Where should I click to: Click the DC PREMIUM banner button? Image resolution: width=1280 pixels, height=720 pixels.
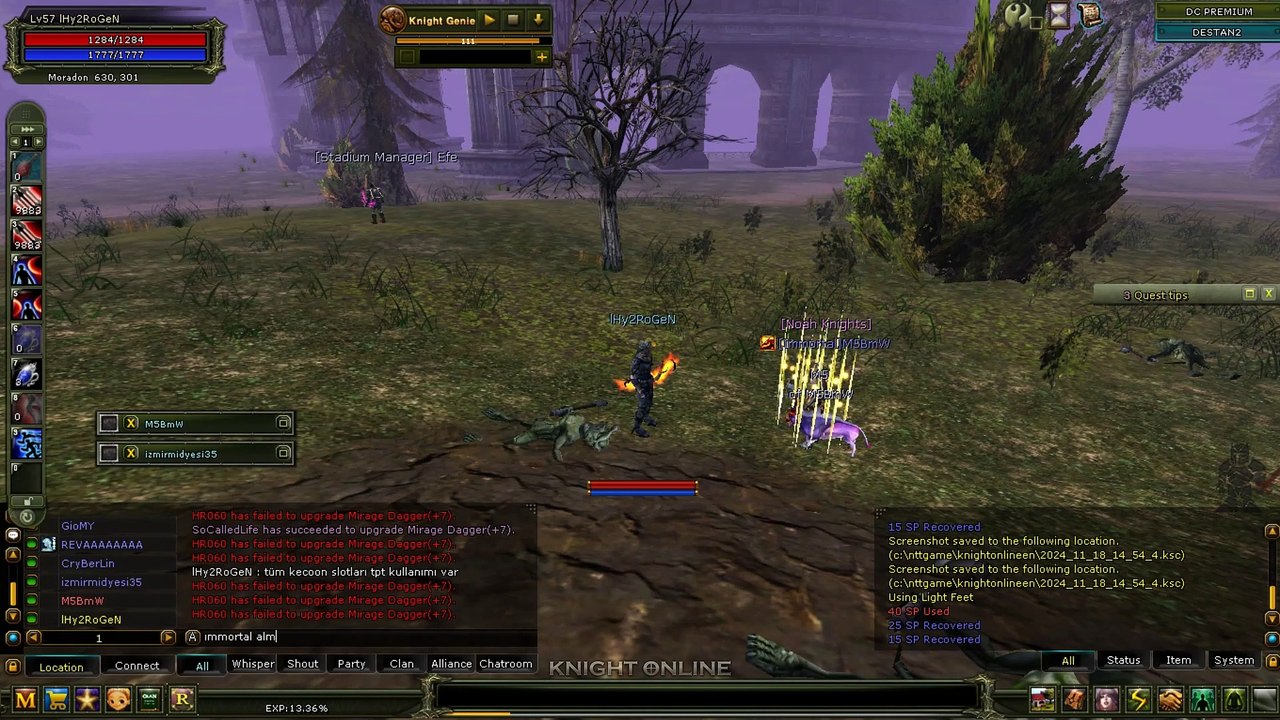coord(1218,12)
